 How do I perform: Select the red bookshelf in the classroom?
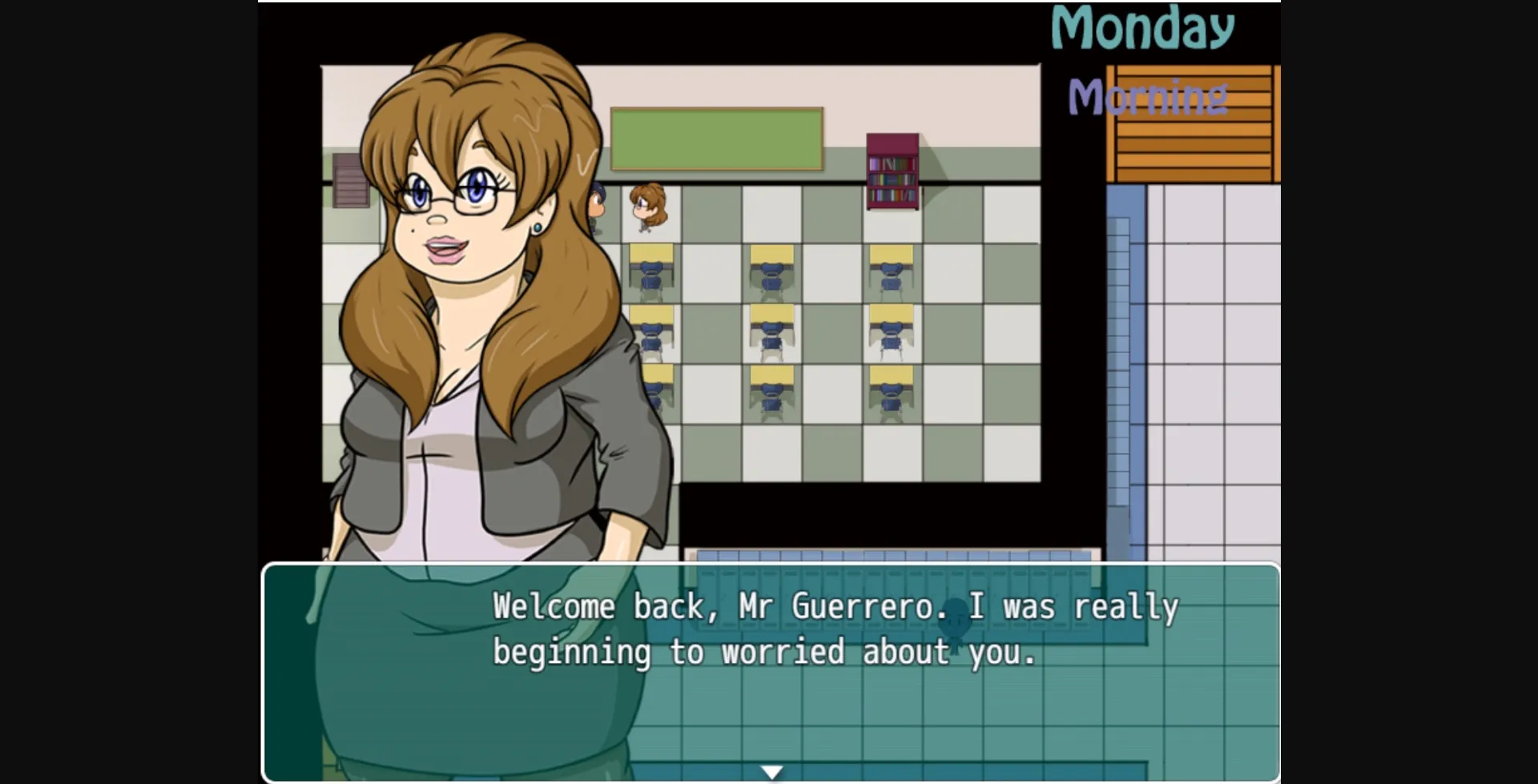coord(891,170)
